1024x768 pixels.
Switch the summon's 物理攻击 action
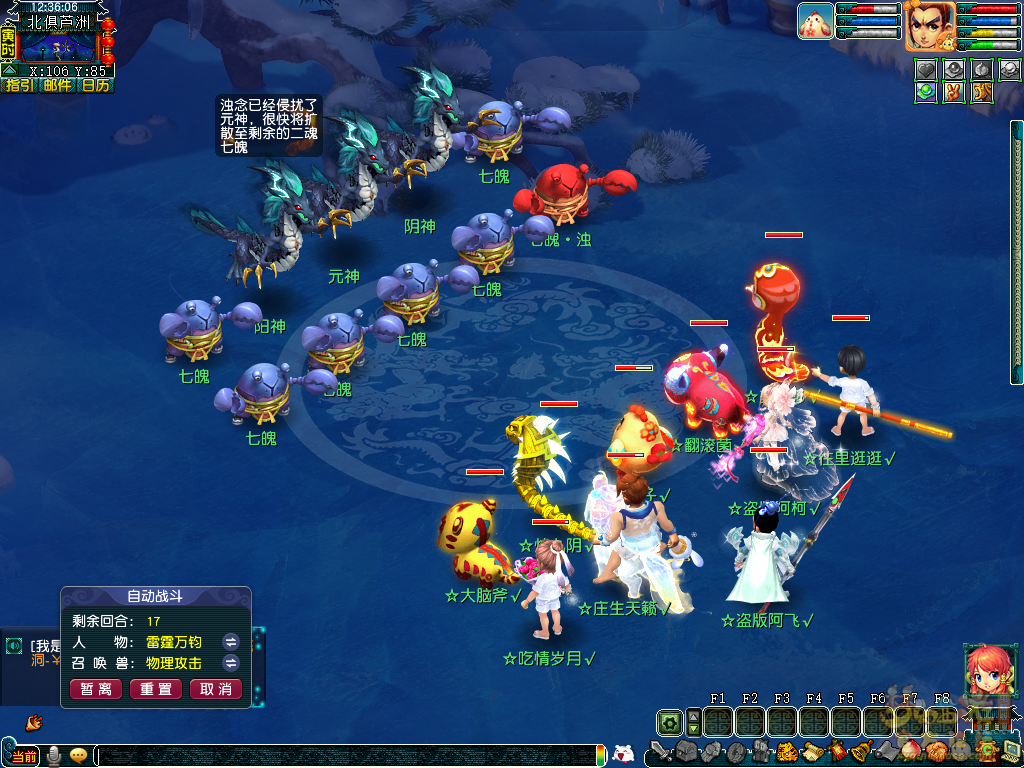(x=230, y=663)
